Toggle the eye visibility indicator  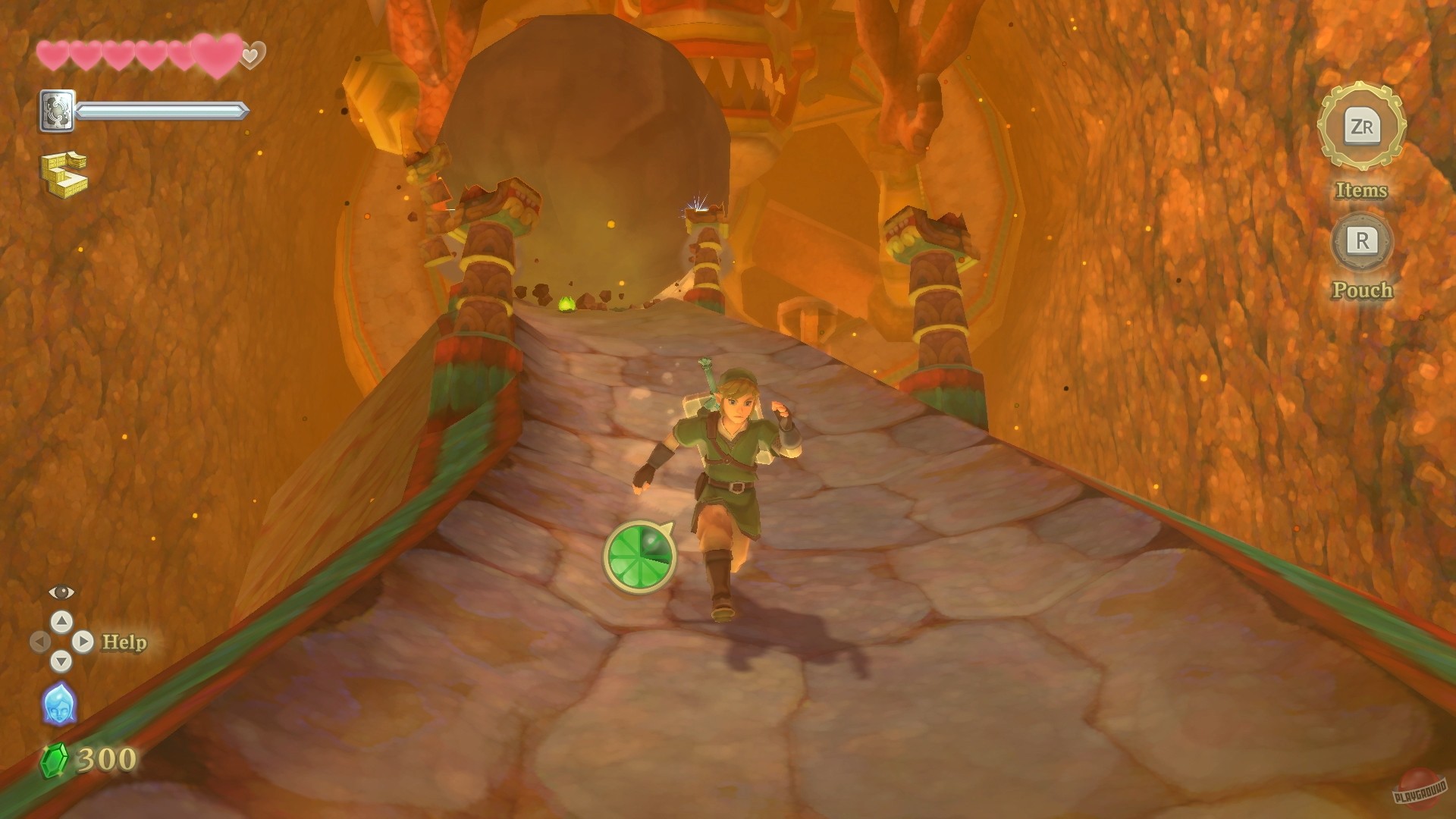61,592
